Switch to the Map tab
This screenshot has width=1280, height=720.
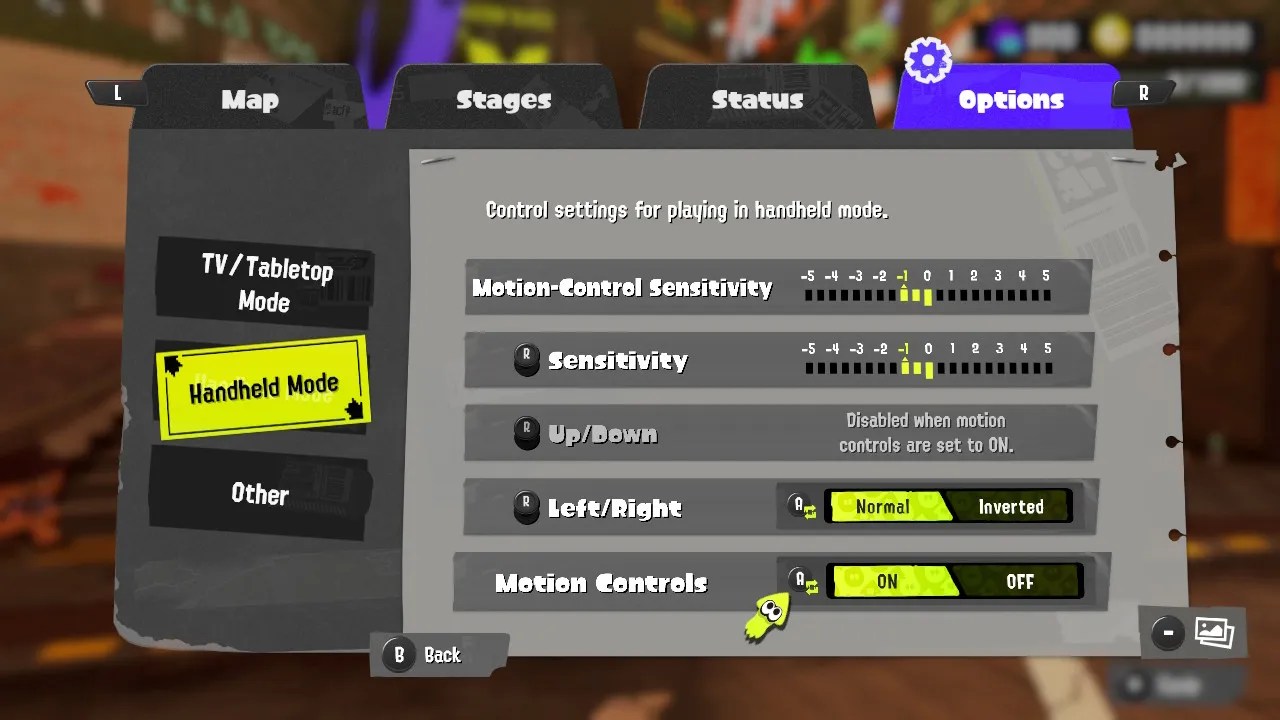(249, 100)
